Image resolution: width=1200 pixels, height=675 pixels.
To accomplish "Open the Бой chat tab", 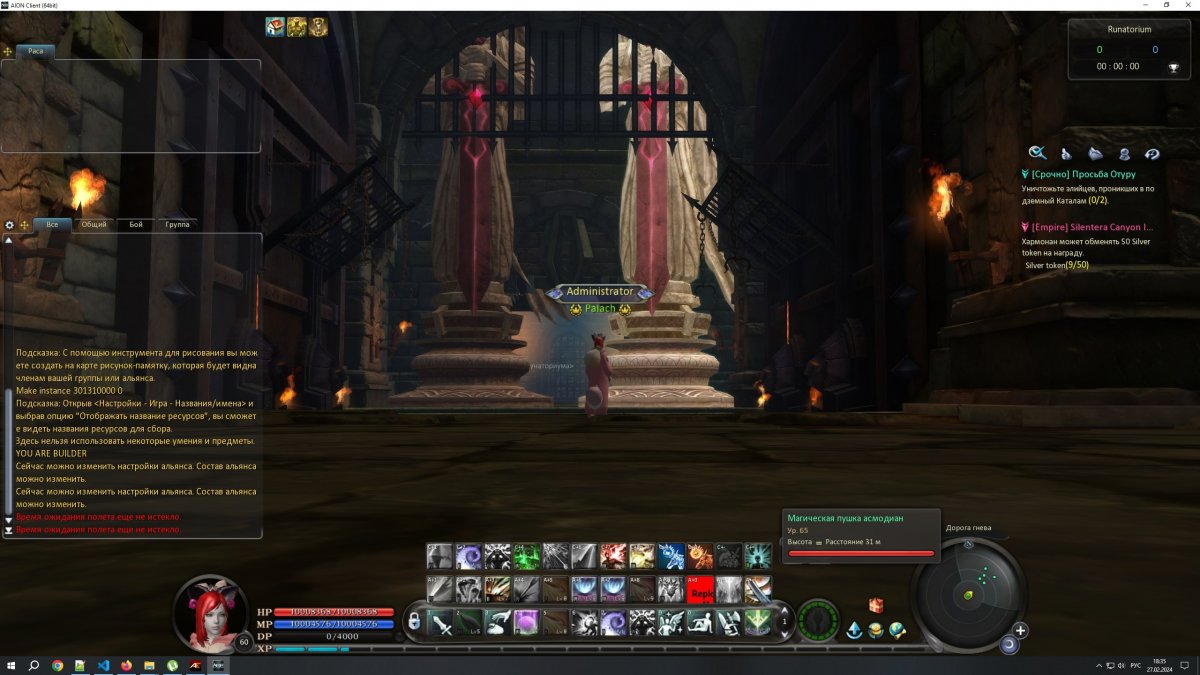I will point(136,225).
